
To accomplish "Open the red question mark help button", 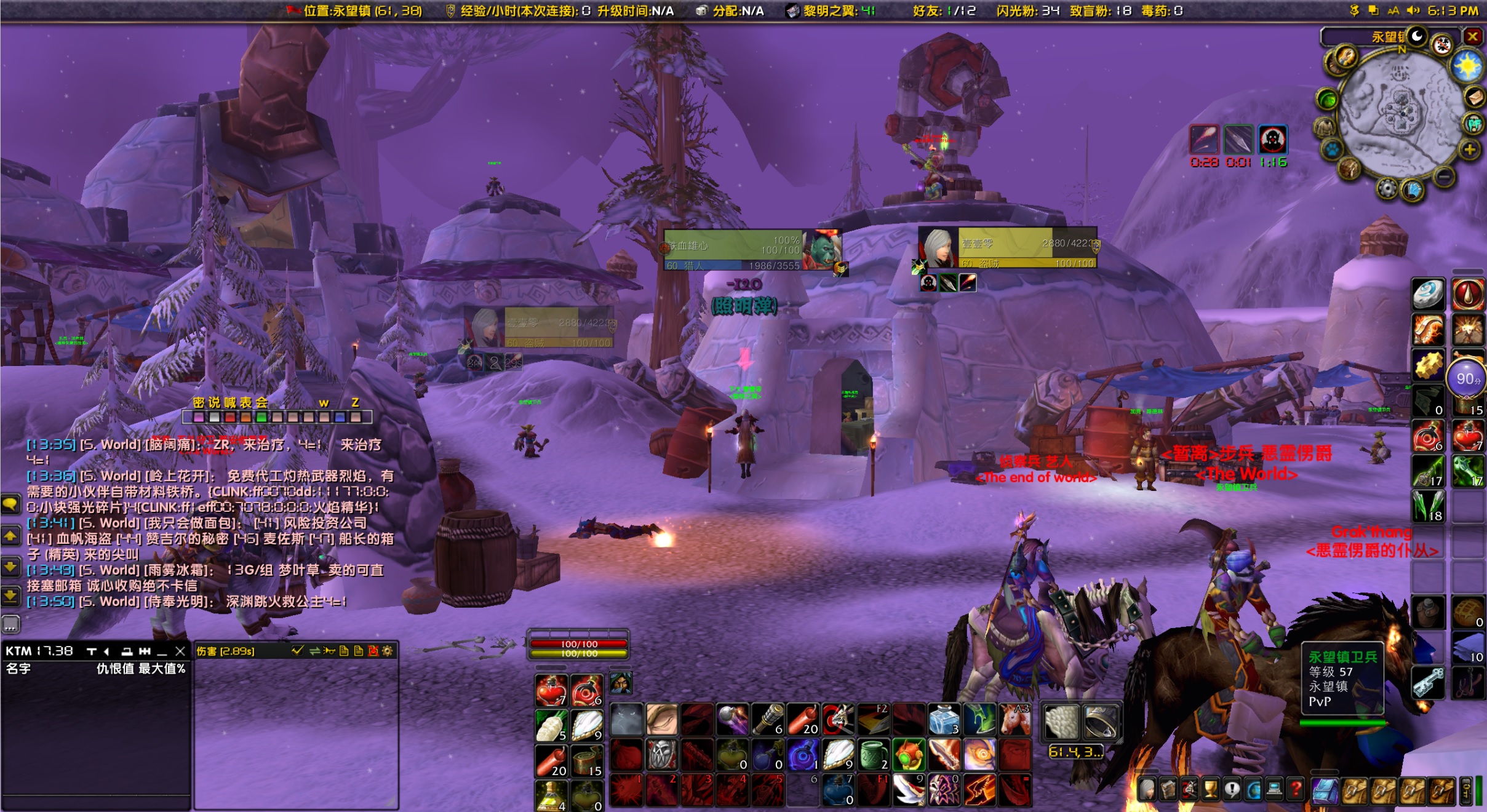I will pyautogui.click(x=1296, y=789).
